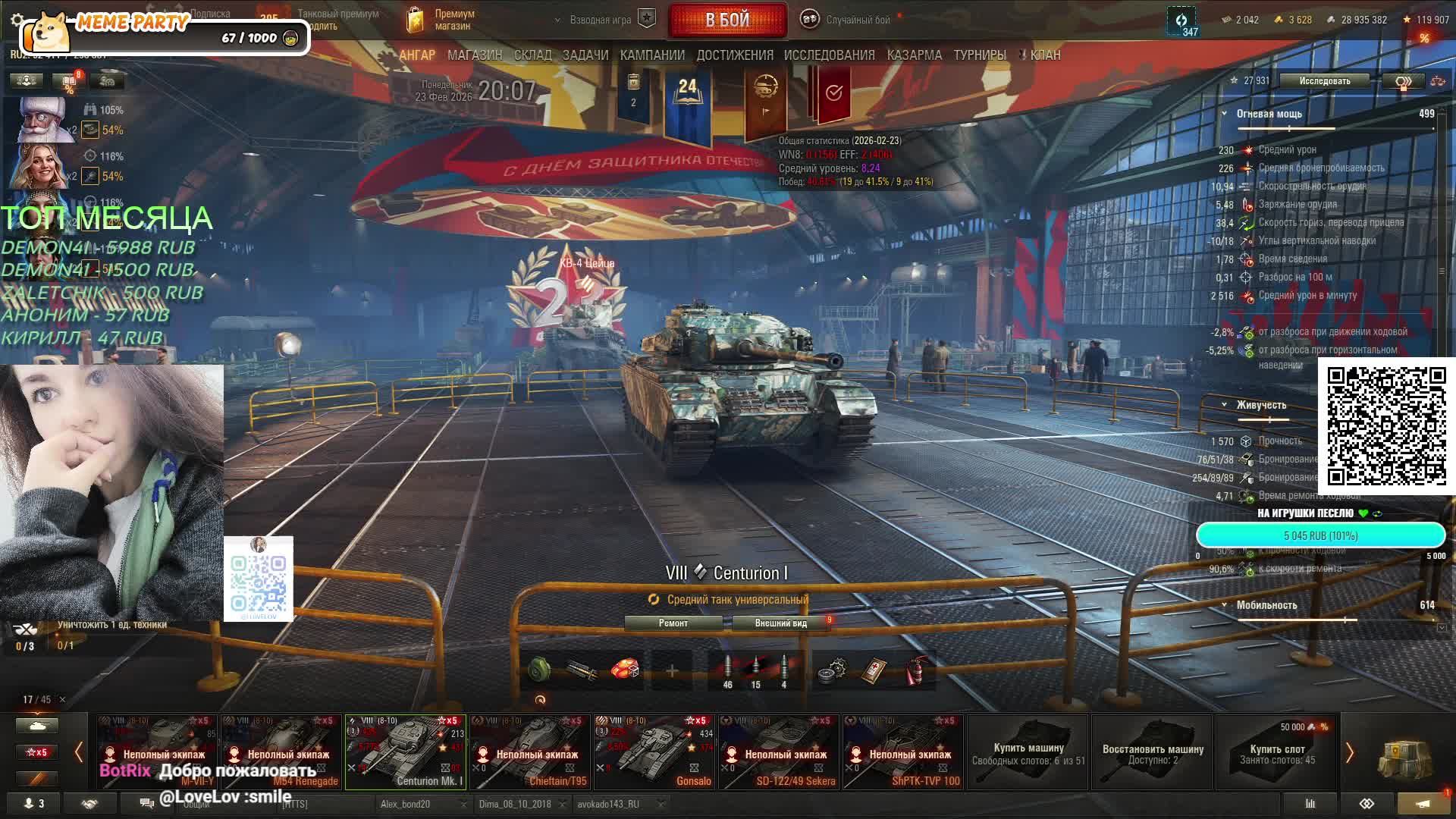The width and height of the screenshot is (1456, 819).
Task: Click the Исследовать research button
Action: pyautogui.click(x=1324, y=81)
